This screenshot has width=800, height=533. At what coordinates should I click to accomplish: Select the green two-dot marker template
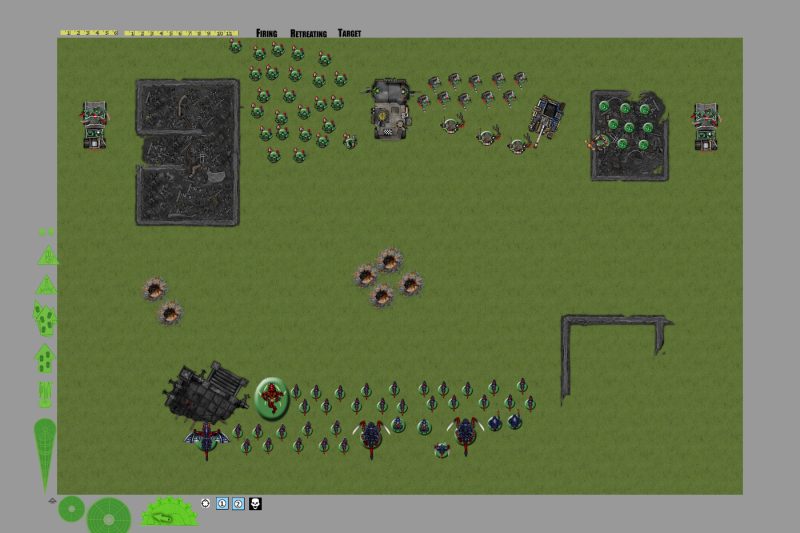pyautogui.click(x=45, y=231)
